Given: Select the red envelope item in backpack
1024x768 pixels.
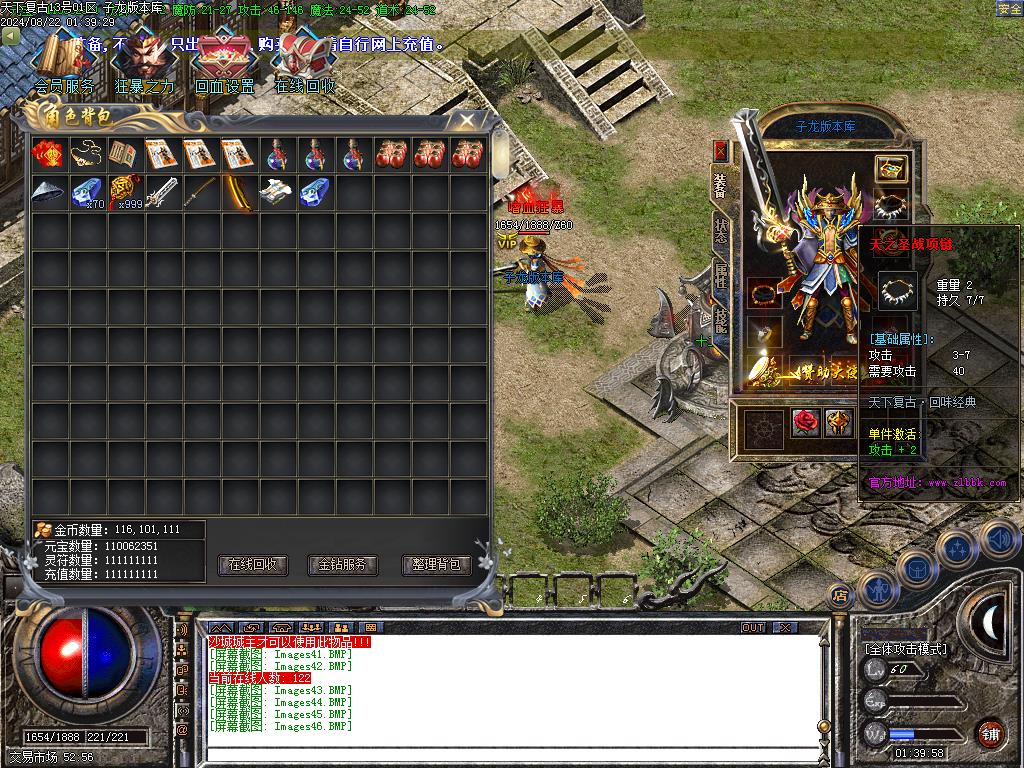Looking at the screenshot, I should (x=47, y=154).
